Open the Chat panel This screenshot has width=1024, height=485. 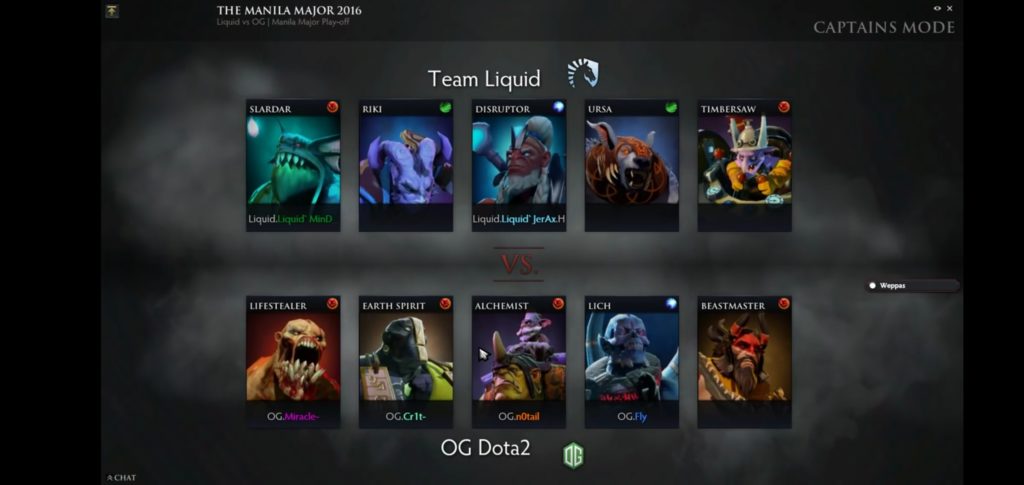pos(122,478)
